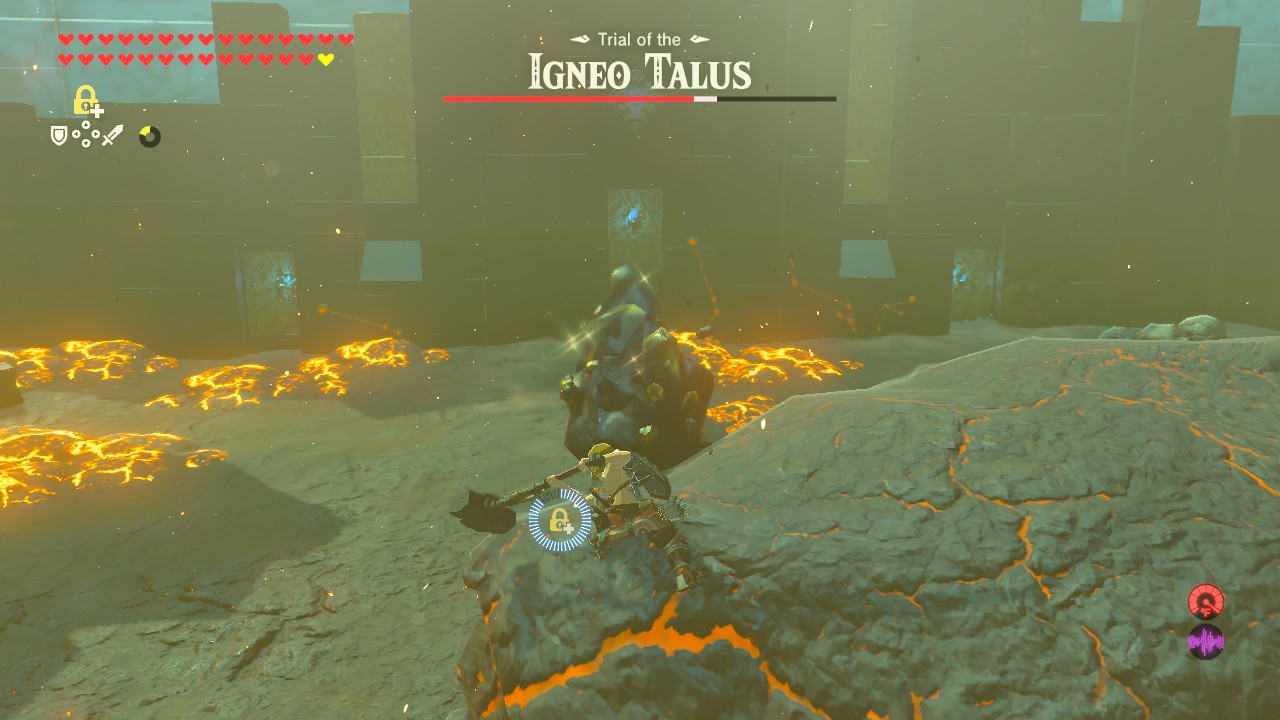Click the left arrow ornament beside the title
The height and width of the screenshot is (720, 1280).
(x=578, y=39)
